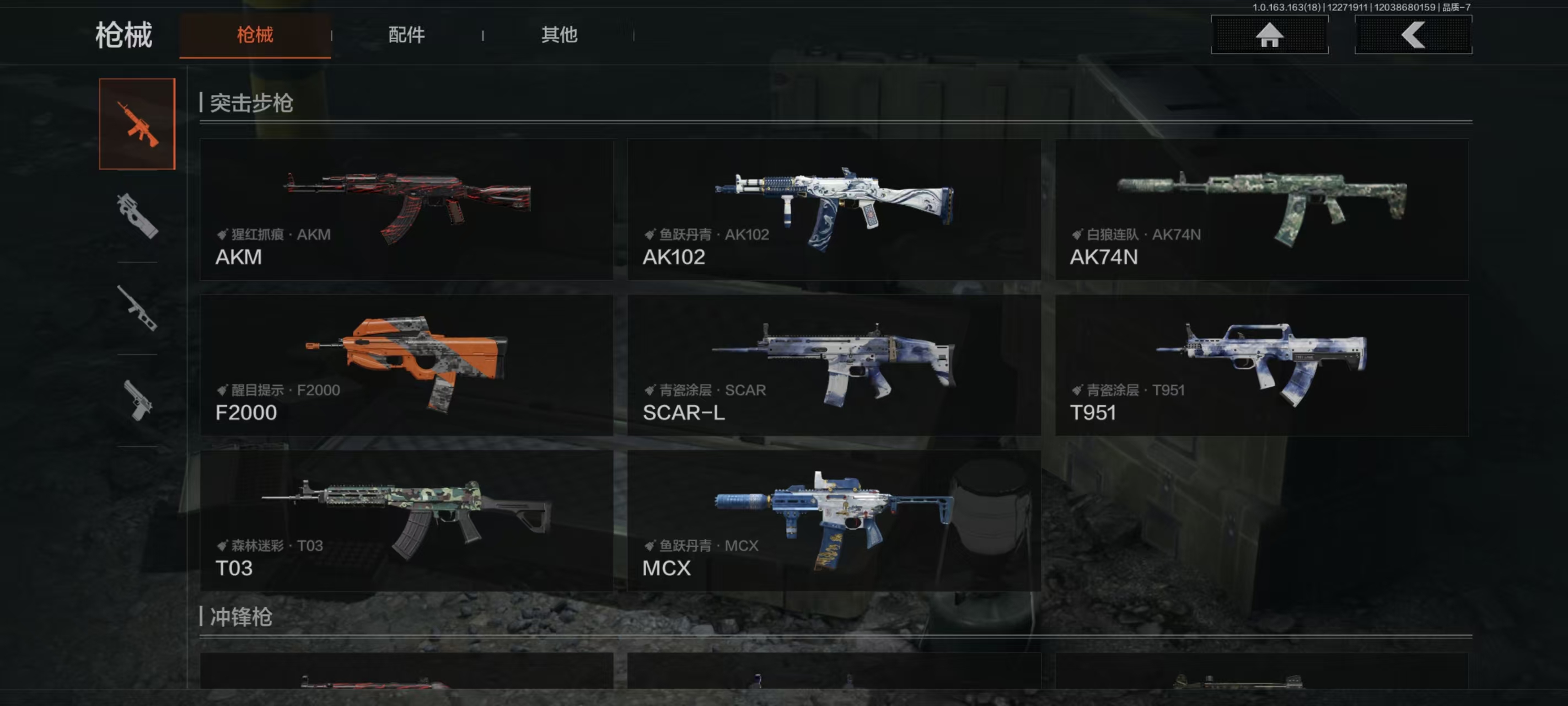
Task: Select the AKM weapon card
Action: click(x=406, y=210)
